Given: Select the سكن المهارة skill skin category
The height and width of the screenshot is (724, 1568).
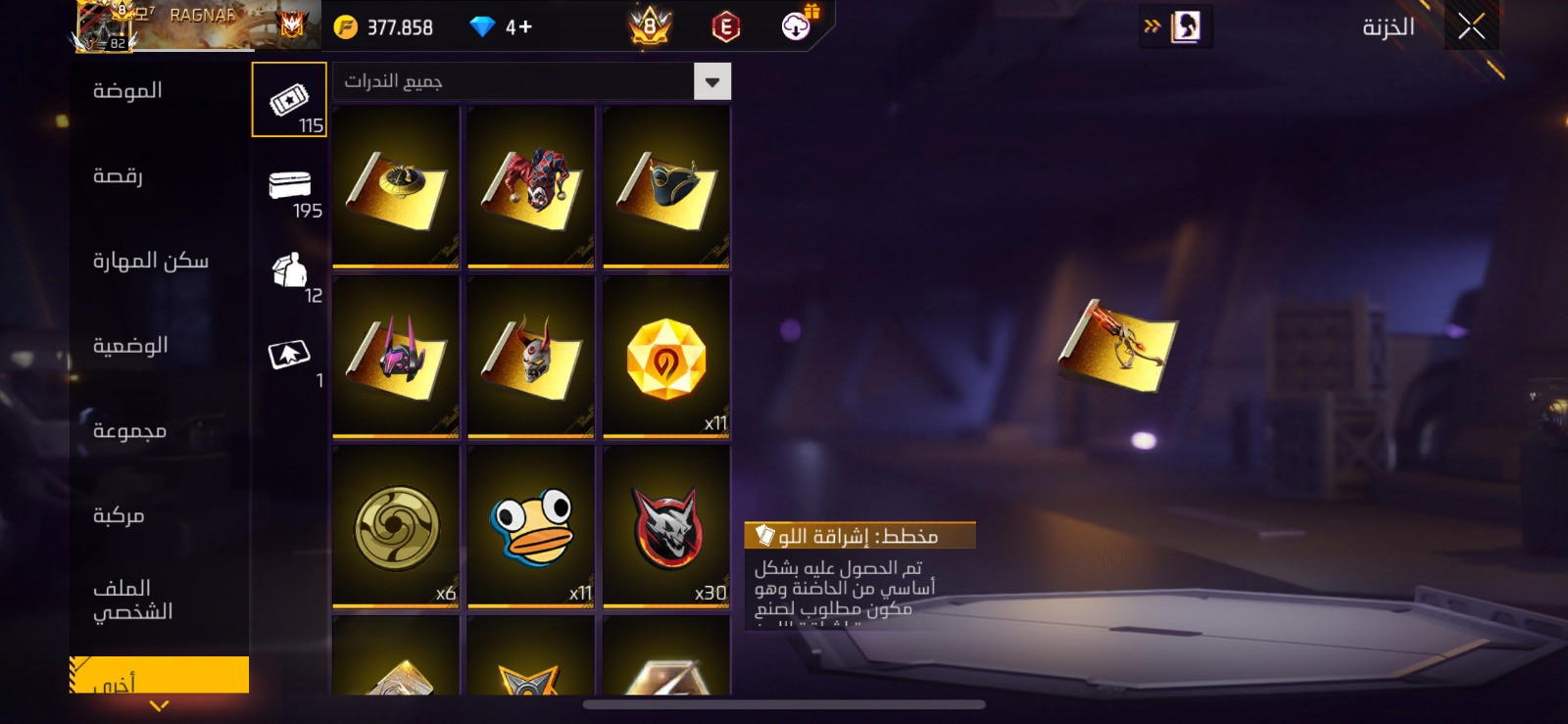Looking at the screenshot, I should pos(150,261).
